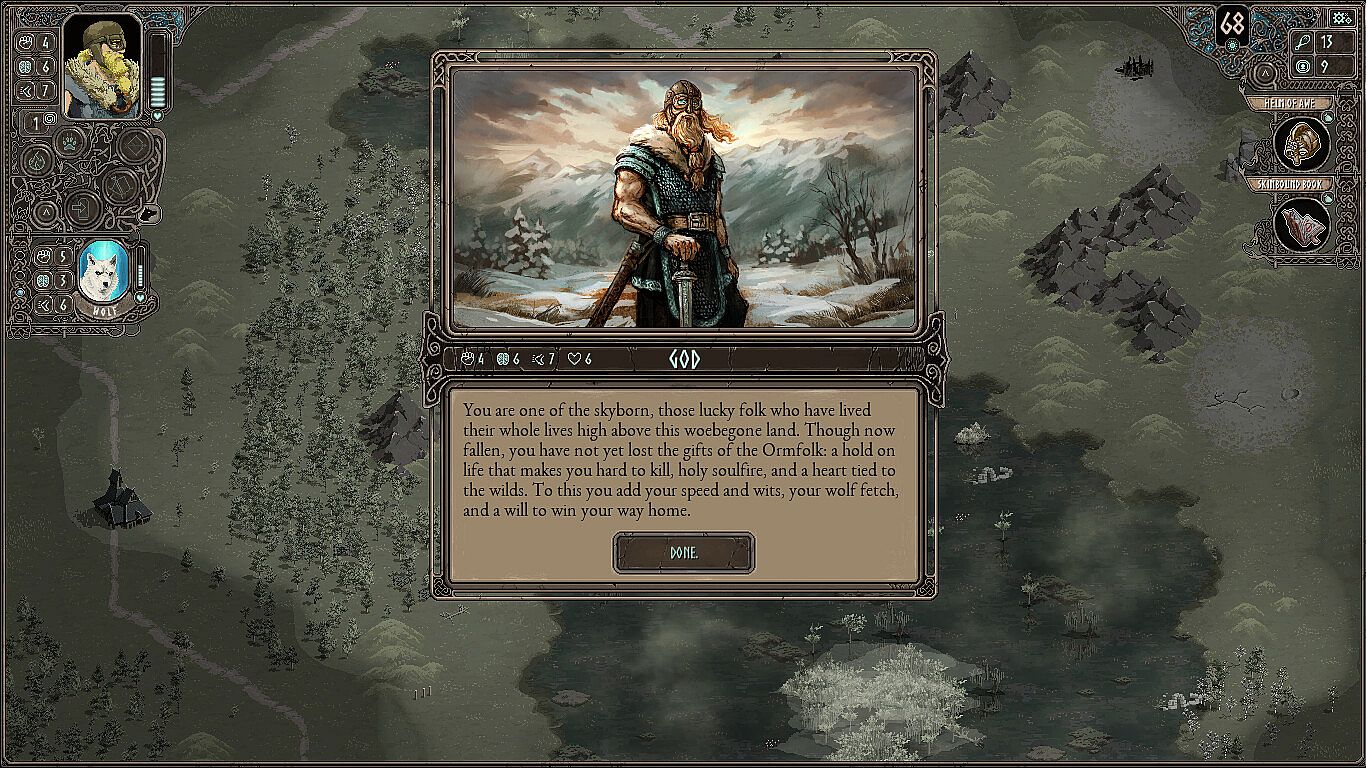This screenshot has height=768, width=1366.
Task: Click the black wolf head icon
Action: click(x=148, y=213)
